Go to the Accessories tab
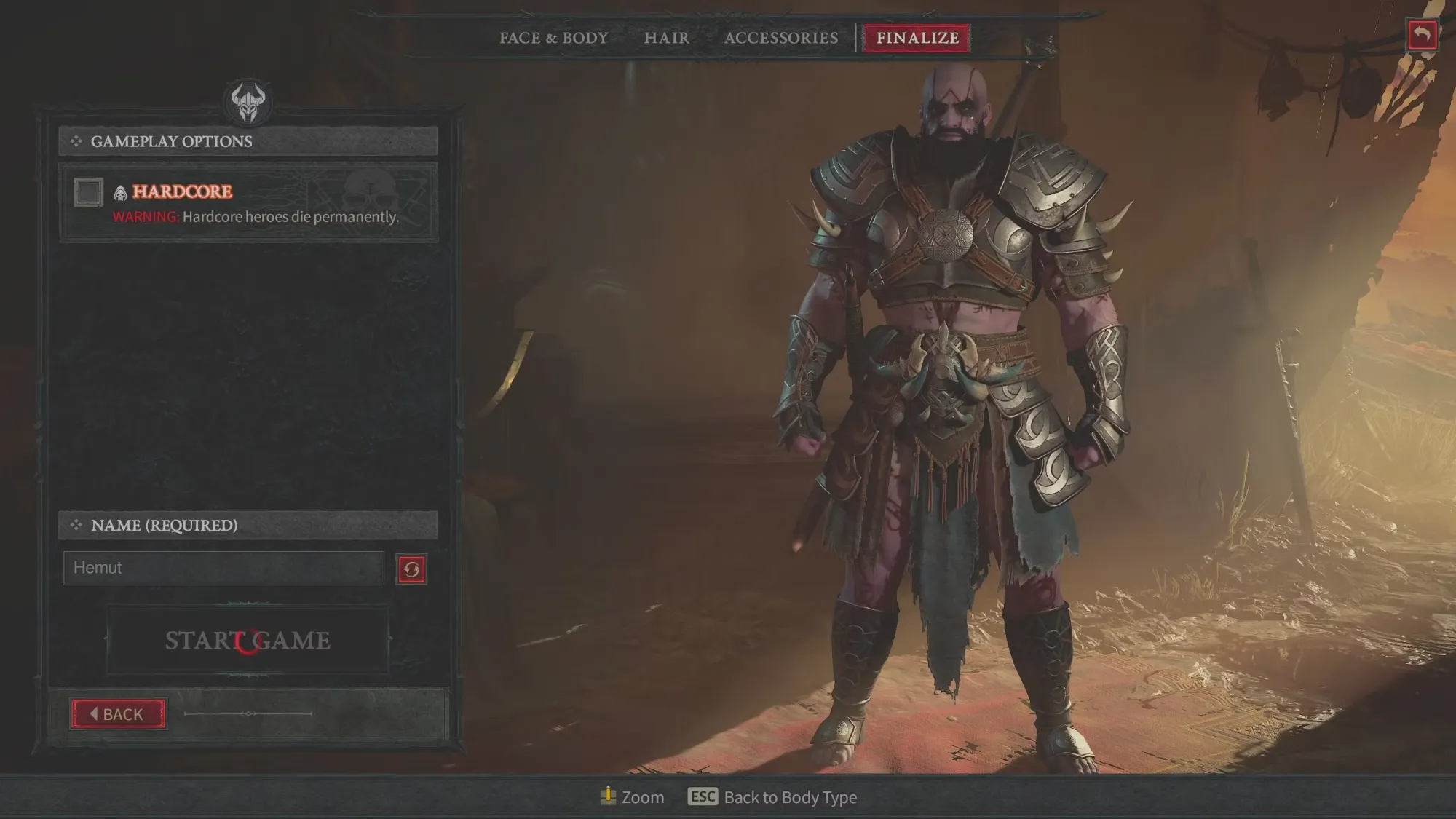 click(781, 38)
